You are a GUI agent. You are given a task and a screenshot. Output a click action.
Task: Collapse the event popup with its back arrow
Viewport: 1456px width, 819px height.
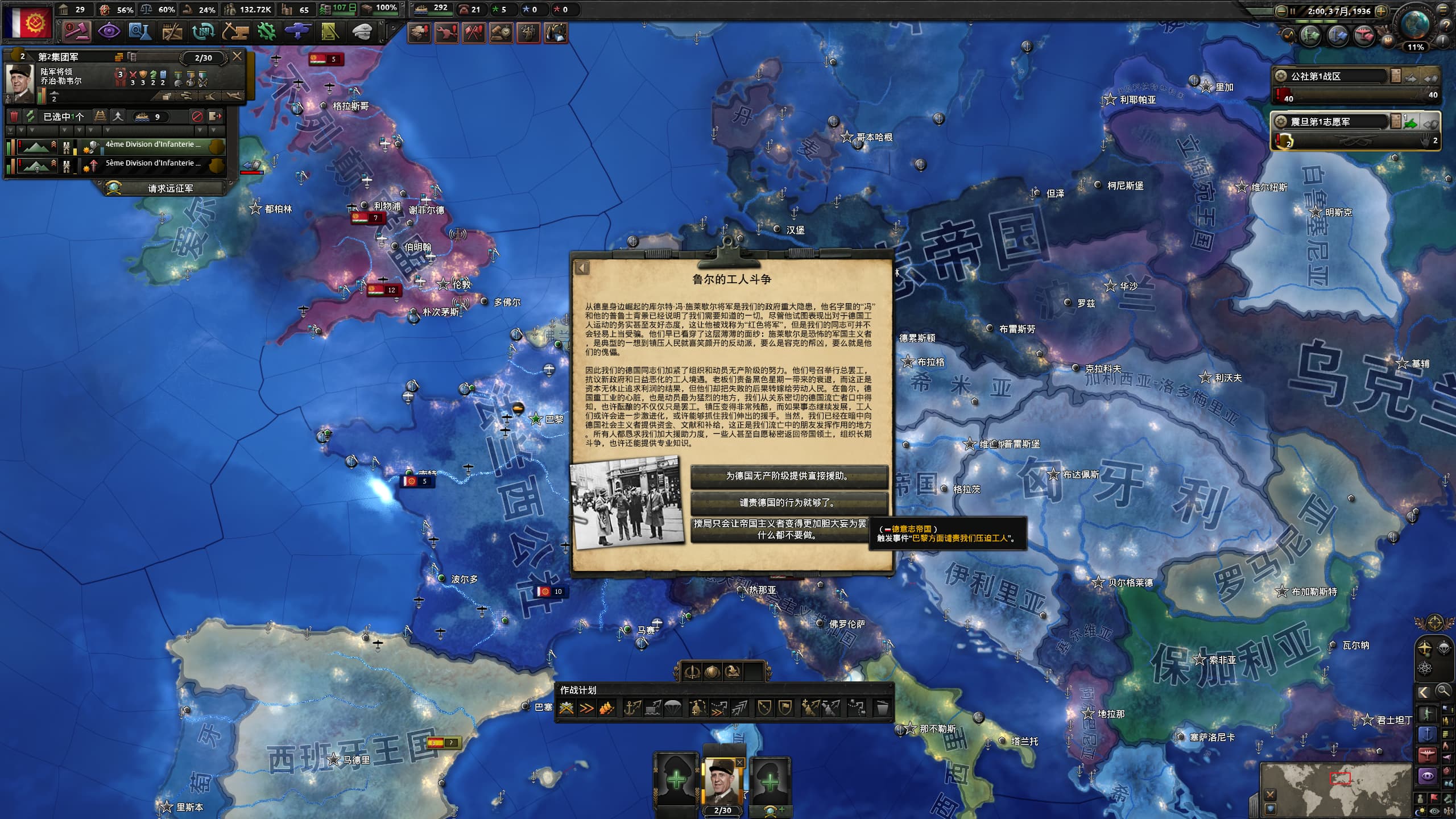pyautogui.click(x=581, y=268)
